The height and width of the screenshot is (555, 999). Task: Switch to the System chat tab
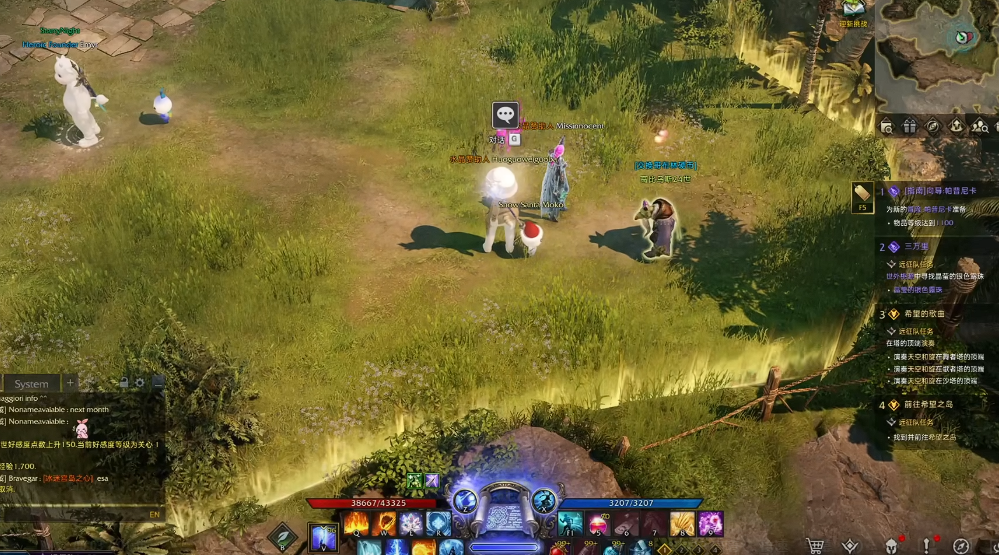click(31, 384)
